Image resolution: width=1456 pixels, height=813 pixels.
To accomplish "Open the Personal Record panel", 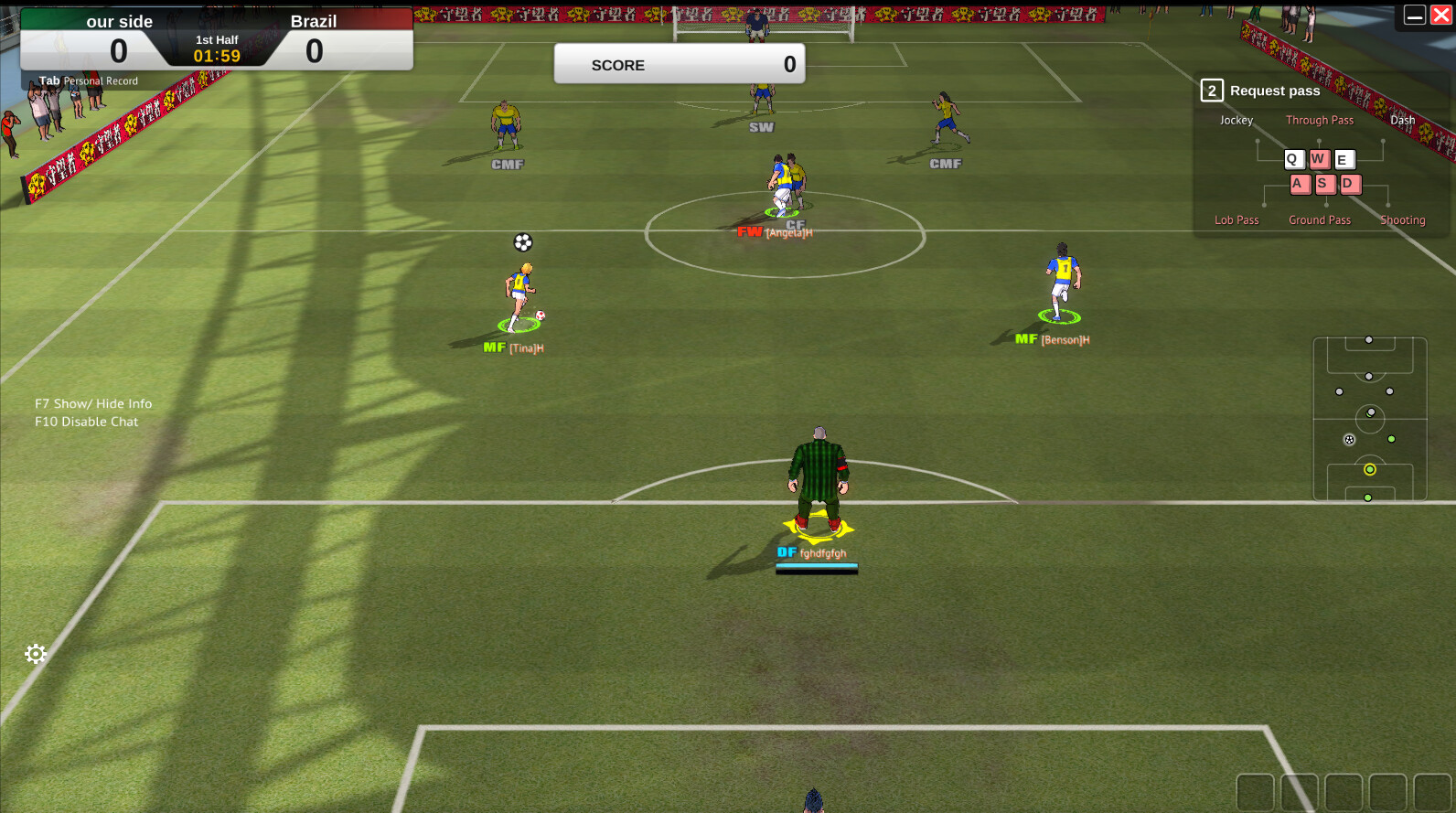I will tap(89, 80).
